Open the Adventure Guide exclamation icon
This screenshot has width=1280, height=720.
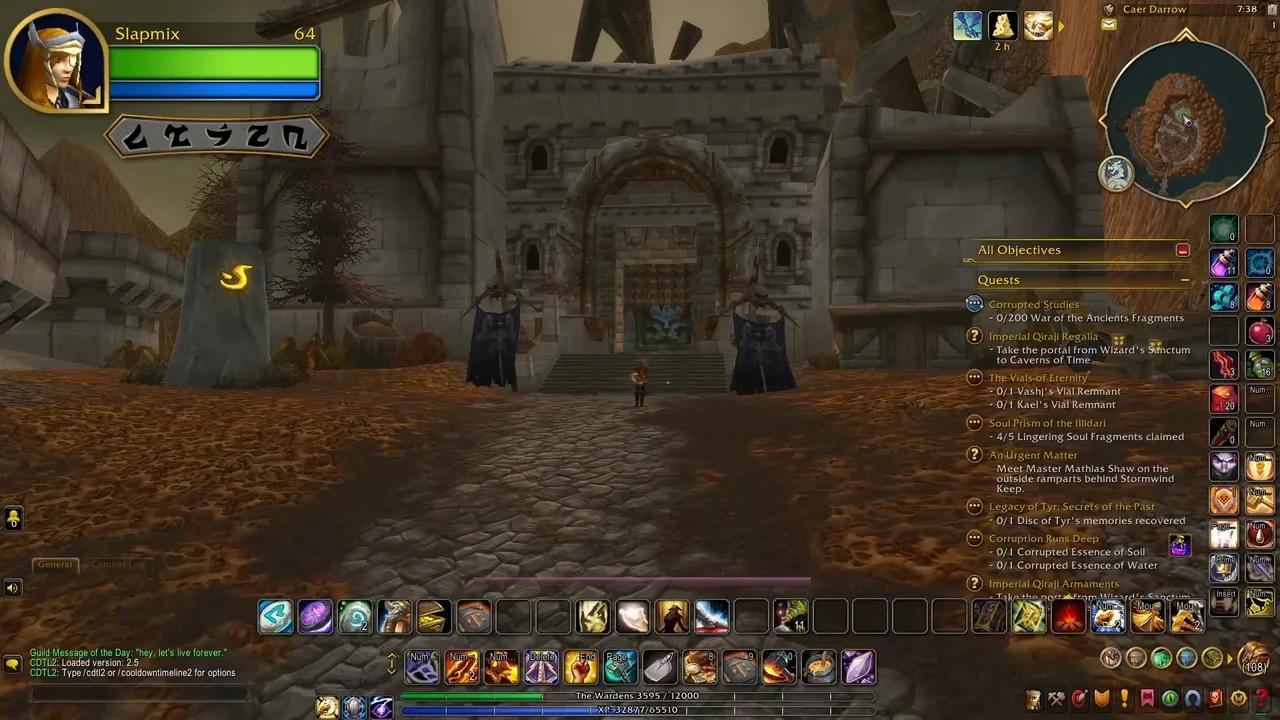[x=1125, y=698]
